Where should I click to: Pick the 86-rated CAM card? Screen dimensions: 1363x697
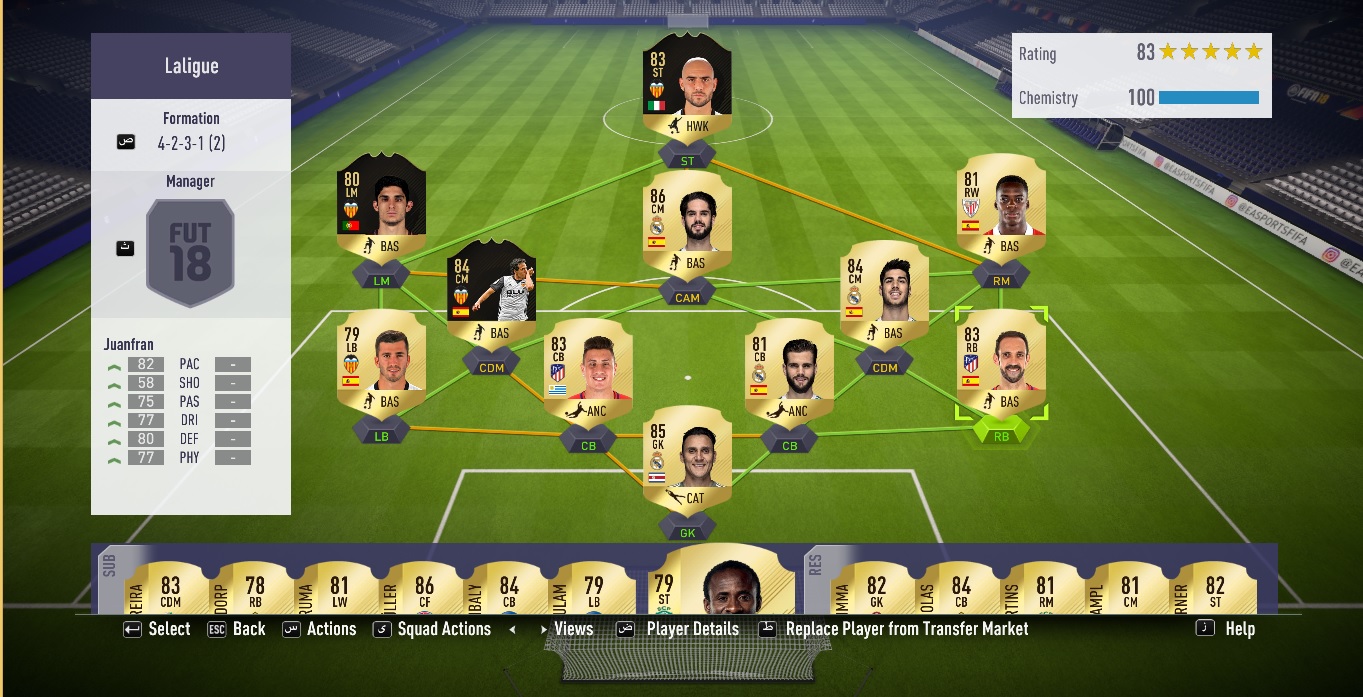[688, 227]
